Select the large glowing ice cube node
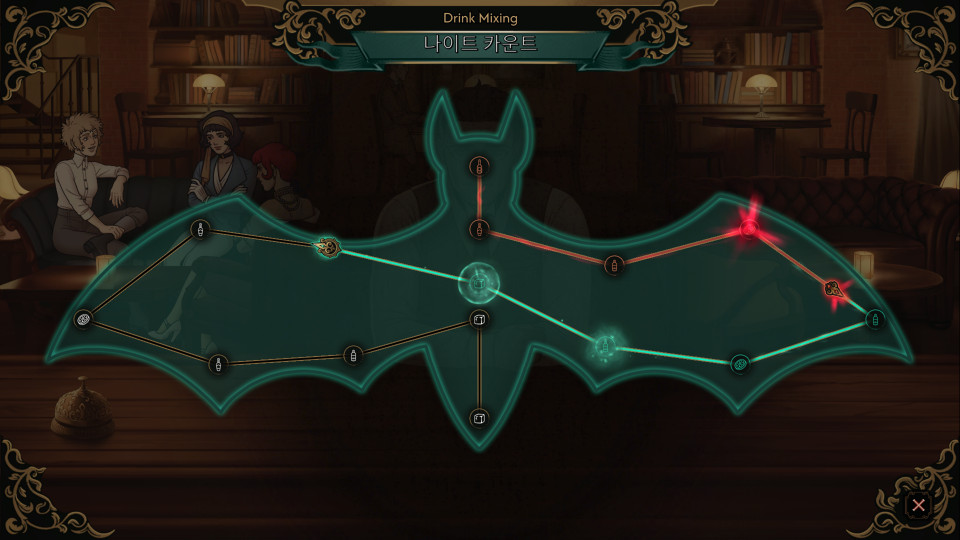 click(479, 283)
